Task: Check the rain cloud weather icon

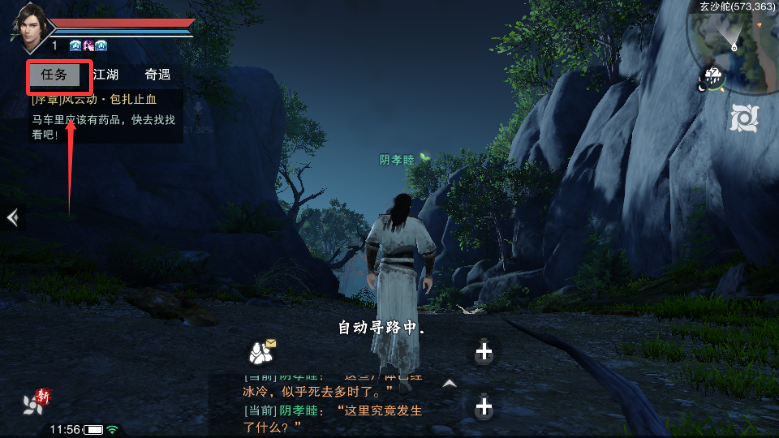Action: 713,78
